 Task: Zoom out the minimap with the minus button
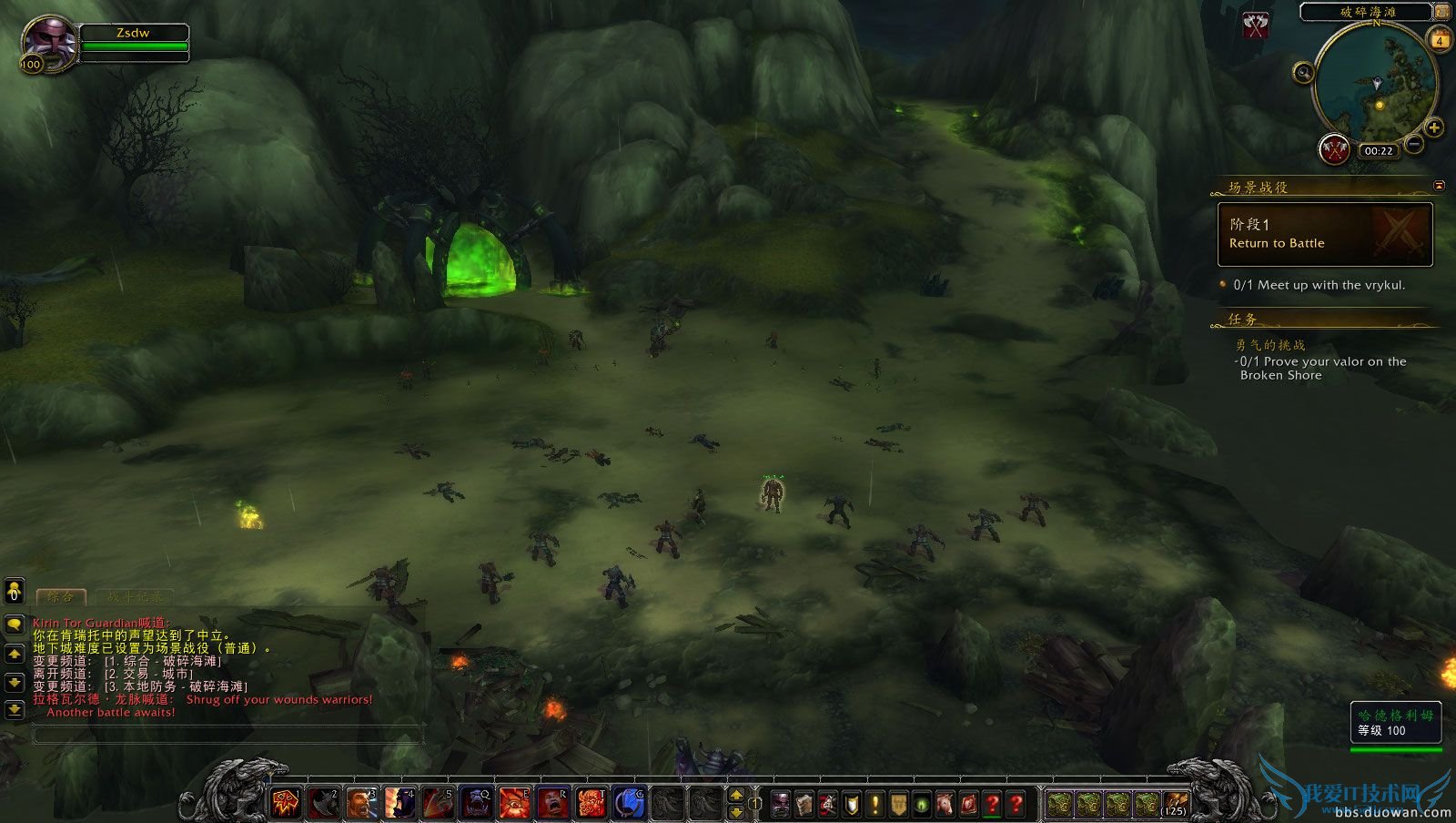[x=1414, y=144]
